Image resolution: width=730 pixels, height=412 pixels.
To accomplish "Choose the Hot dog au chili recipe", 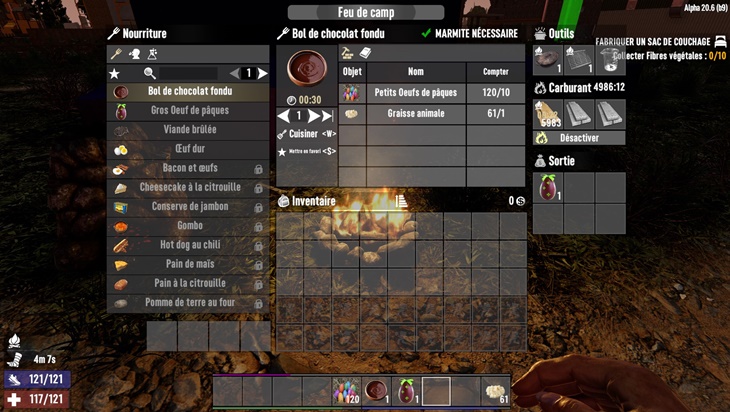I will [188, 245].
